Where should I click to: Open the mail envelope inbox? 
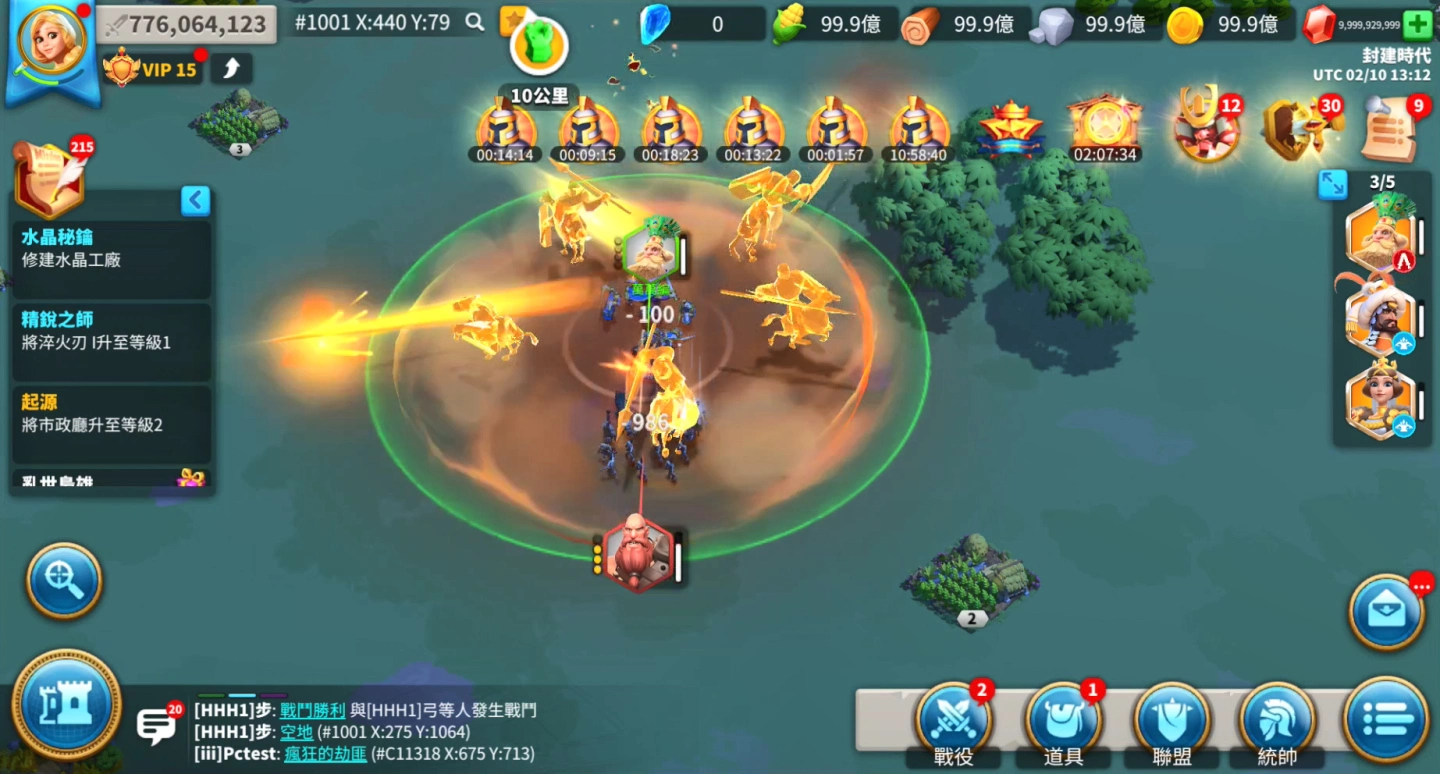tap(1386, 611)
